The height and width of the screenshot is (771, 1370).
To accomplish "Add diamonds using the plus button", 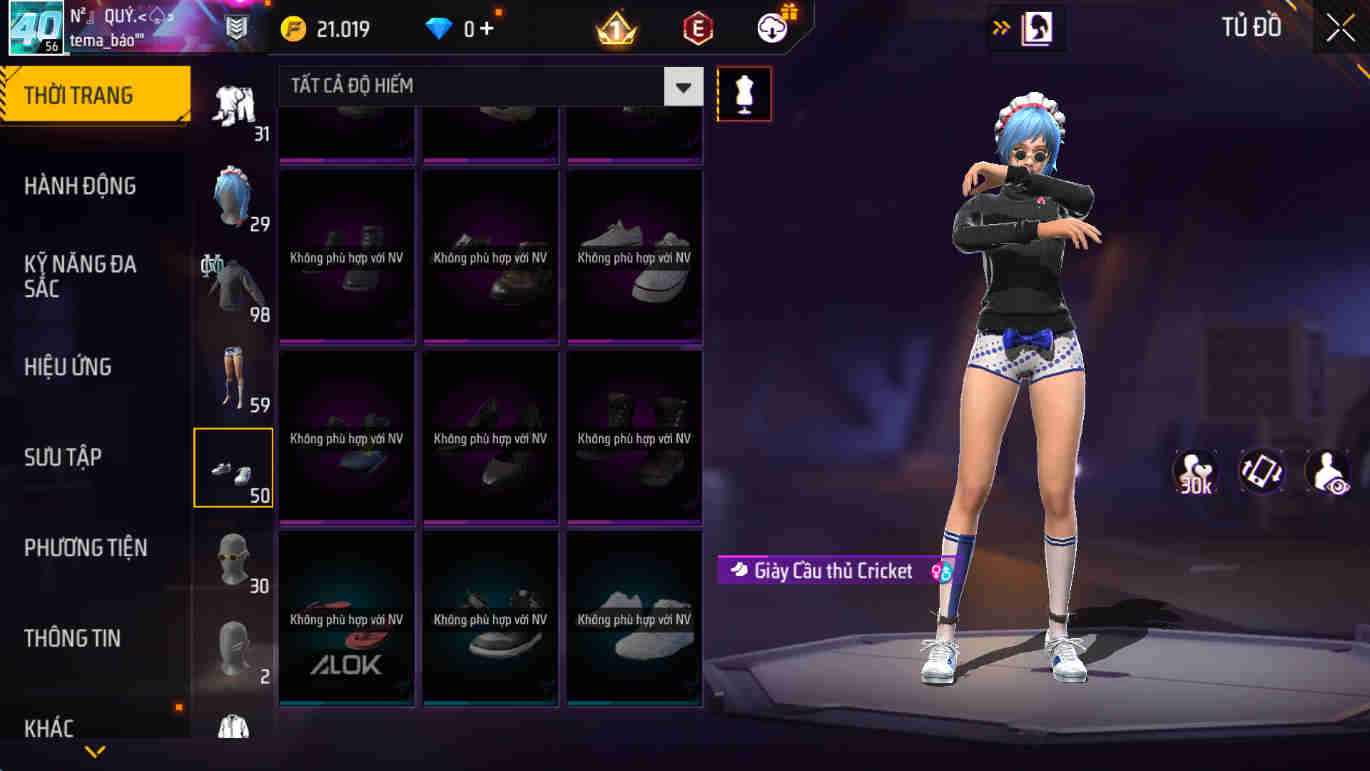I will pyautogui.click(x=488, y=28).
